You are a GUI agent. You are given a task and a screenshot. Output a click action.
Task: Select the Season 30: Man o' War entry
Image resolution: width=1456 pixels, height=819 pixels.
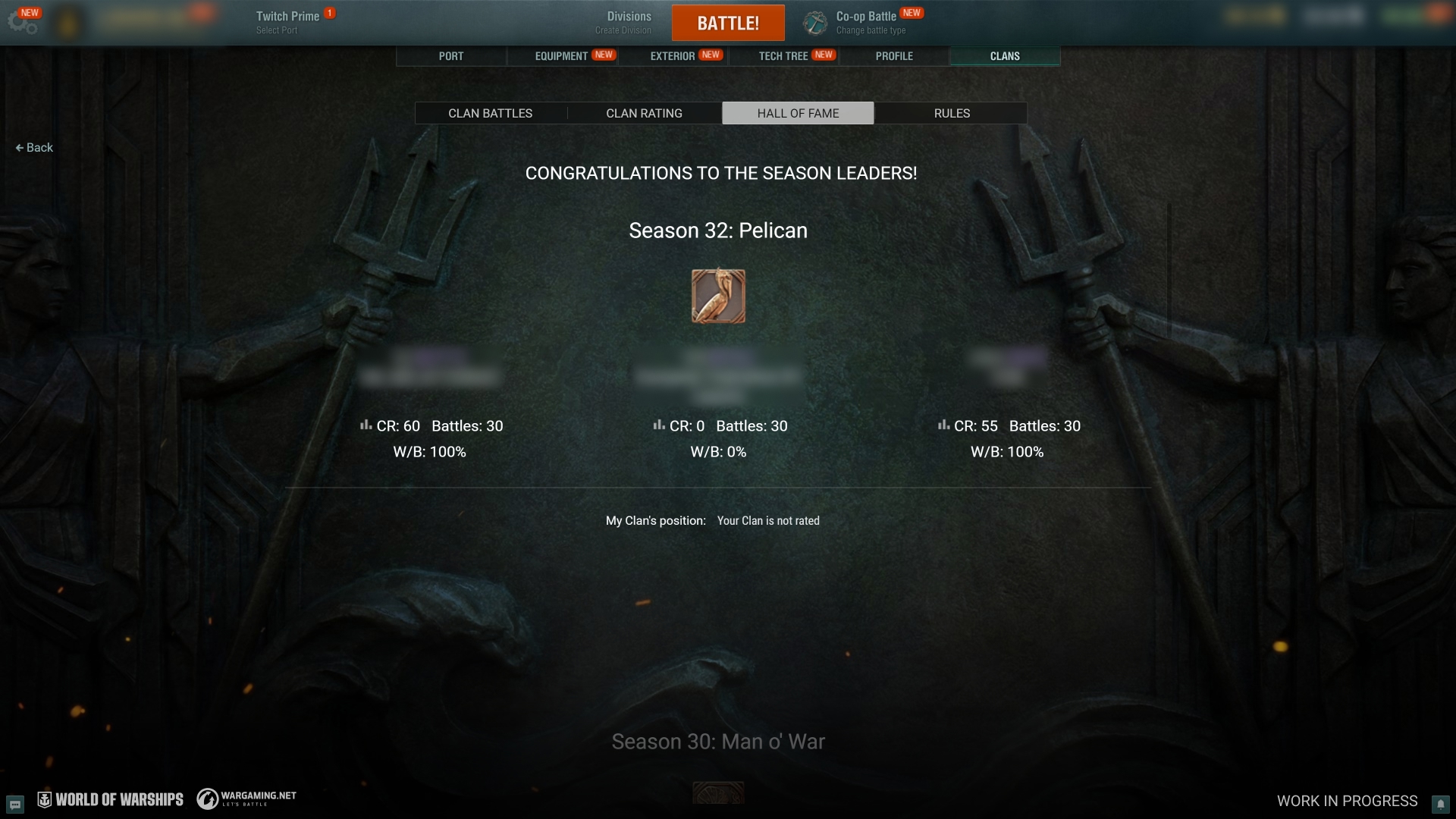click(x=718, y=742)
